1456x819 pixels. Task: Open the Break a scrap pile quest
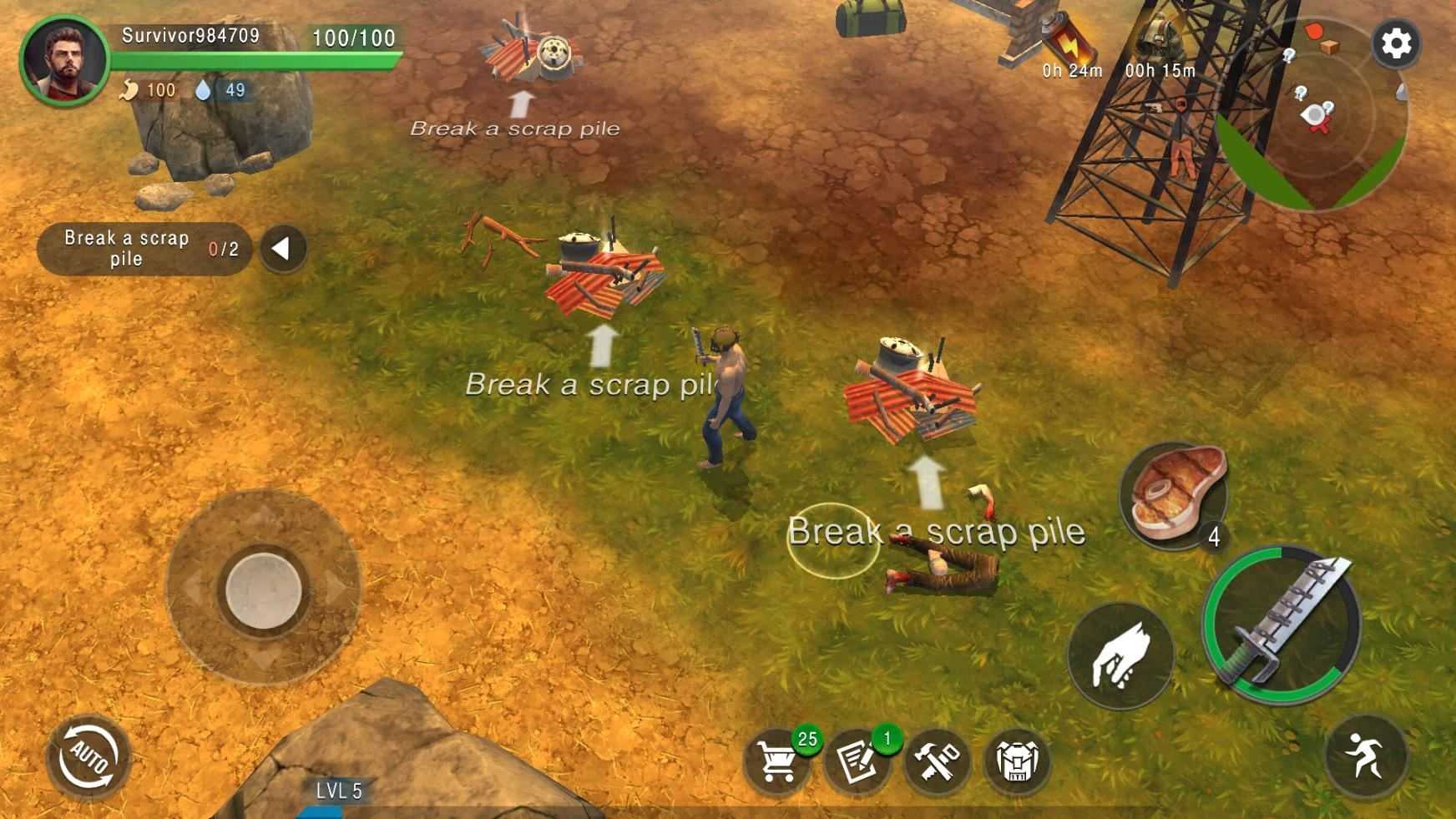144,248
